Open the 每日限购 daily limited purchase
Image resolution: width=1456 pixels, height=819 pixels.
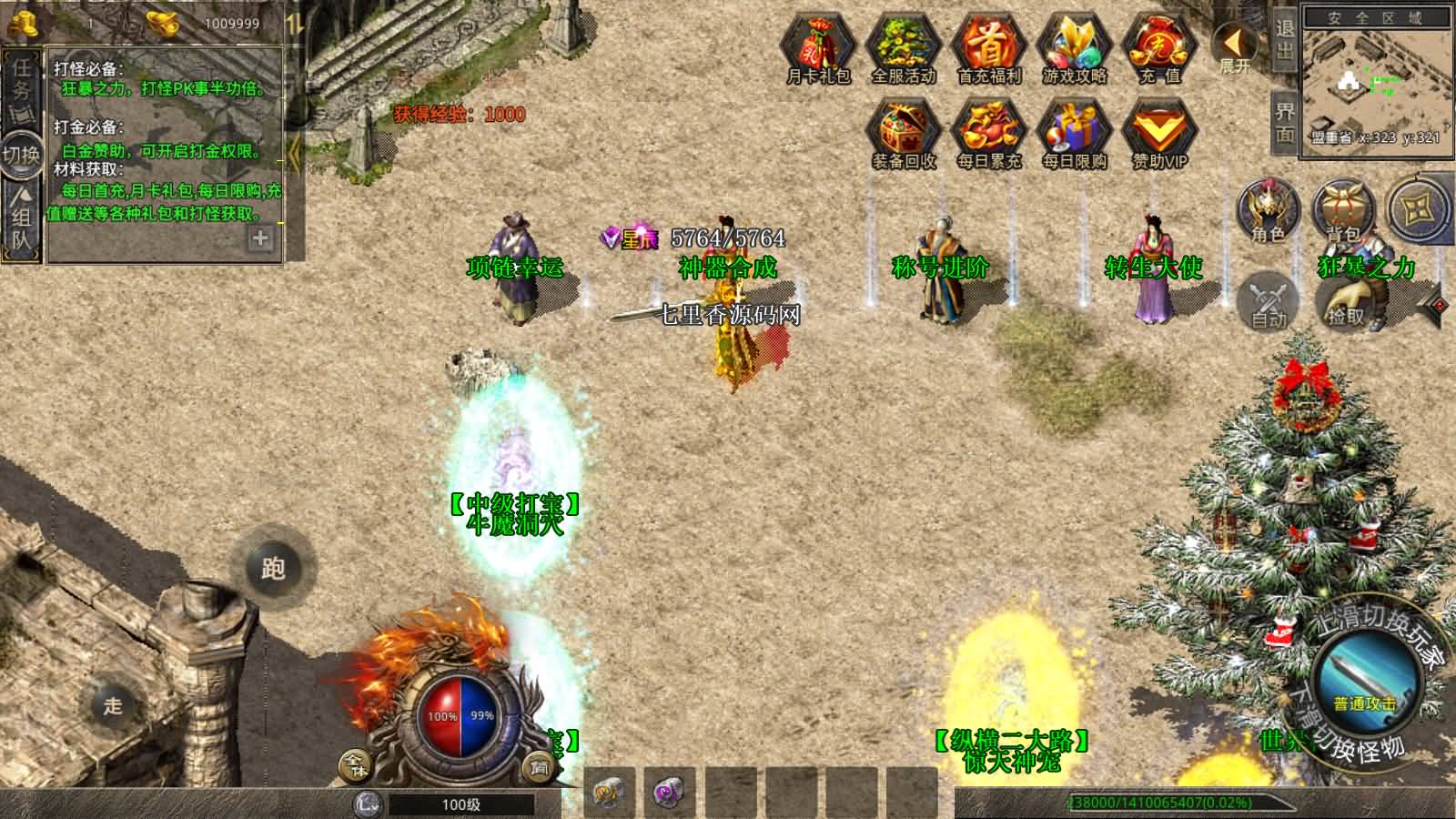tap(1075, 133)
